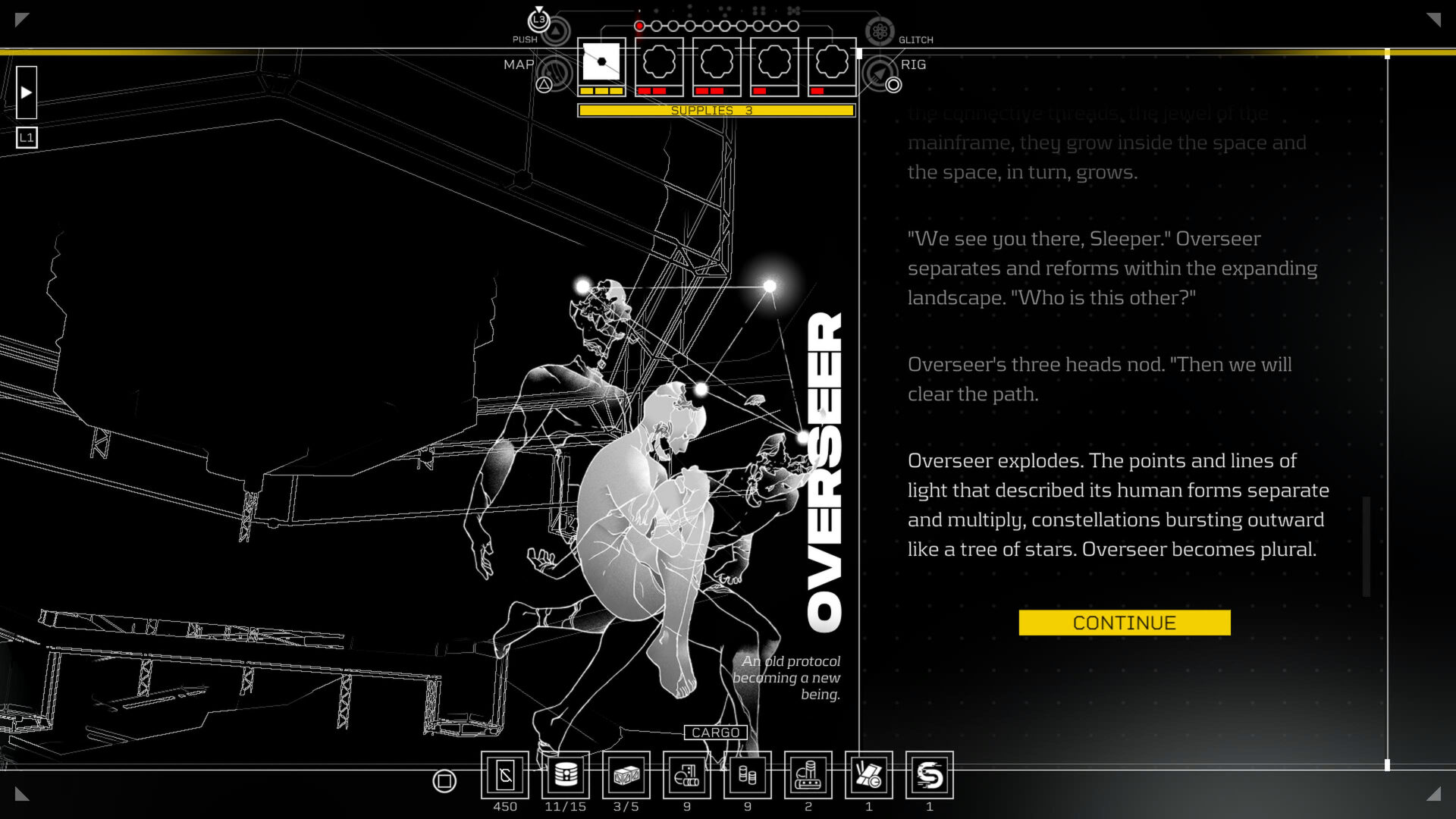The height and width of the screenshot is (819, 1456).
Task: Select the stacked coins cargo slot
Action: (x=748, y=775)
